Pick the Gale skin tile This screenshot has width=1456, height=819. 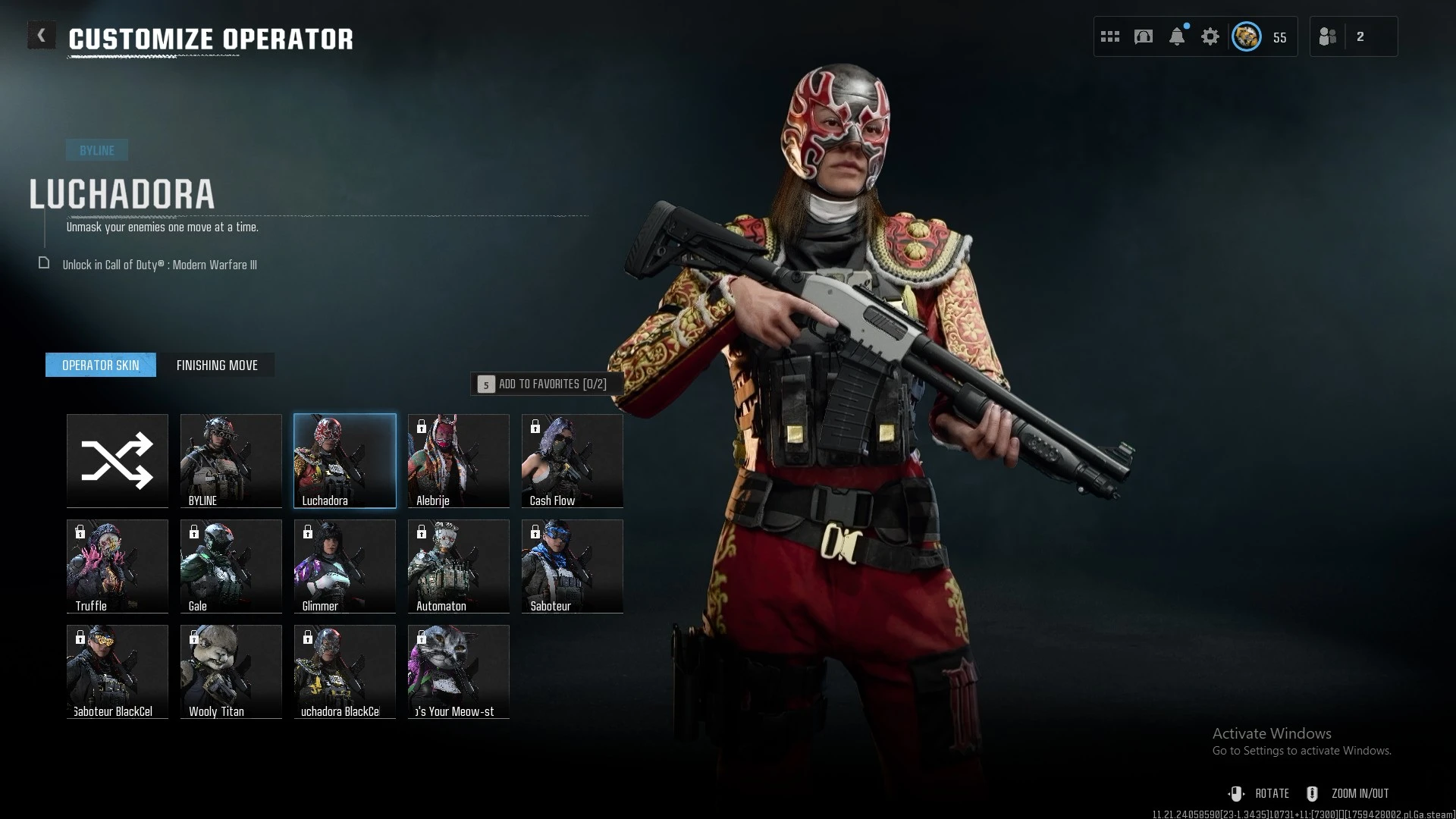(231, 566)
